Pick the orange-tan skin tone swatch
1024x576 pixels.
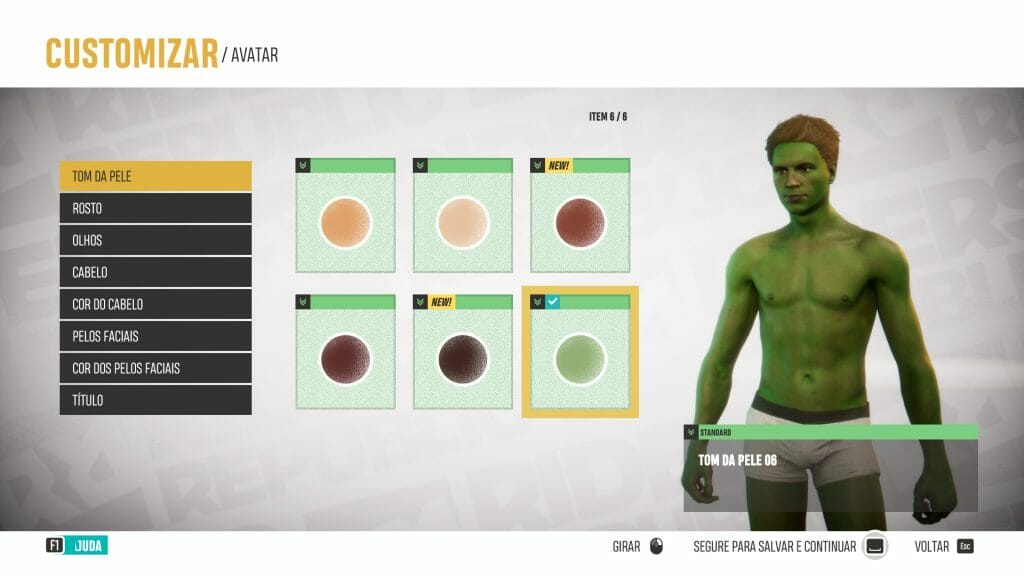[x=346, y=222]
